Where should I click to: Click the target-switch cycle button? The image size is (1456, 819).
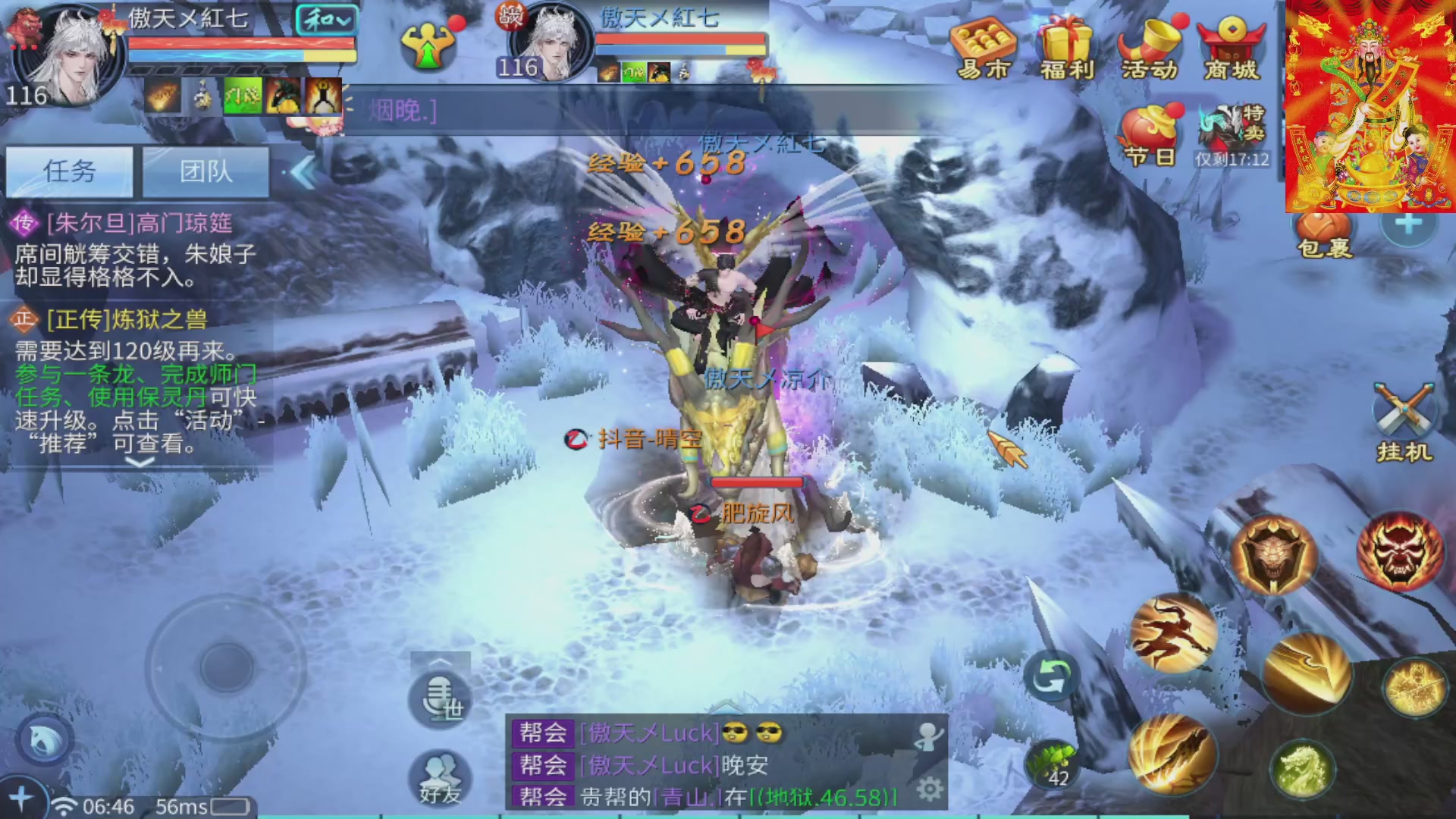click(1050, 676)
